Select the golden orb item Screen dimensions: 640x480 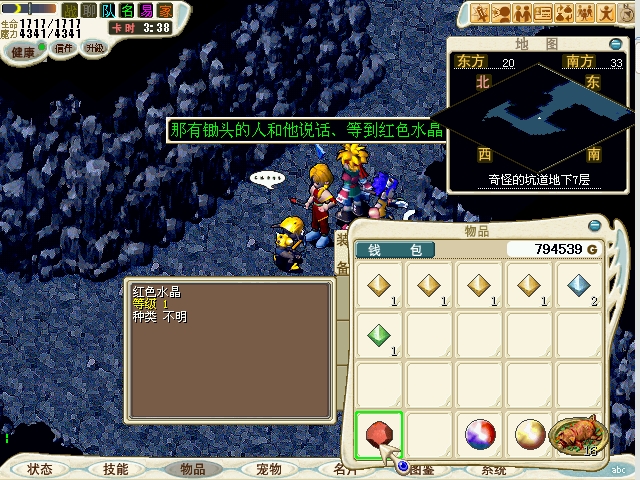[529, 435]
